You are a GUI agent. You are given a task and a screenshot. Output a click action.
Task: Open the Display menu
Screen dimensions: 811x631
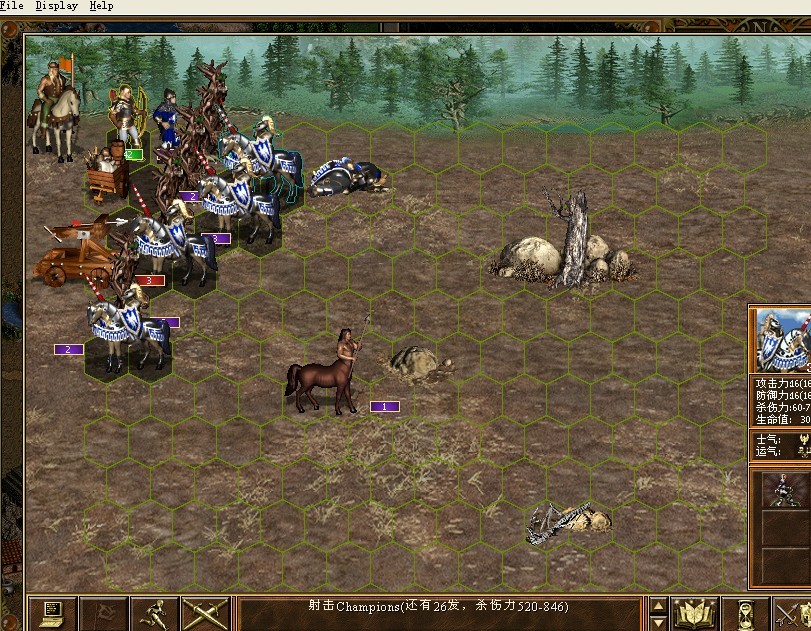(x=56, y=6)
